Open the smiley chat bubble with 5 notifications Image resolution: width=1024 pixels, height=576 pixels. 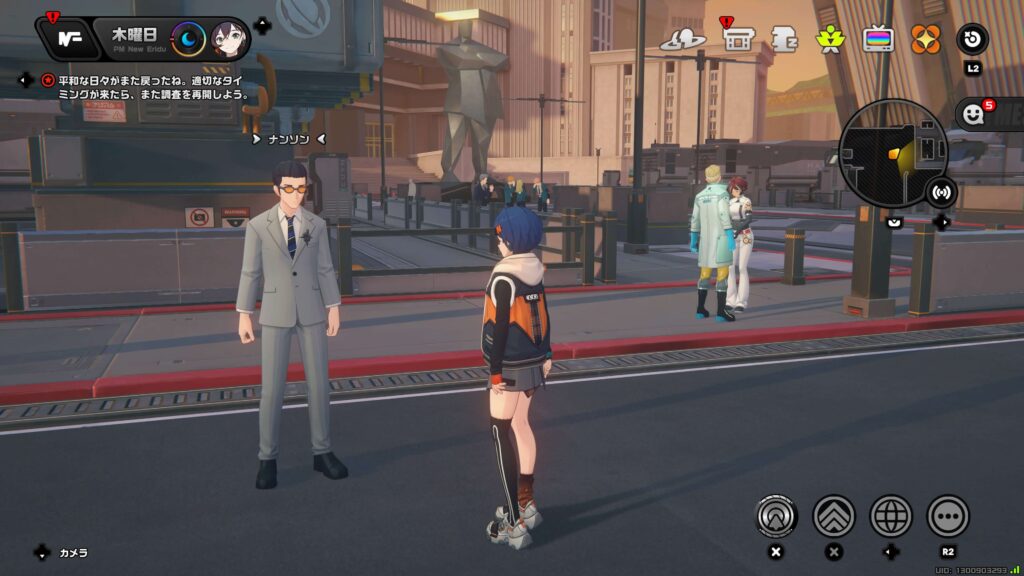[974, 114]
